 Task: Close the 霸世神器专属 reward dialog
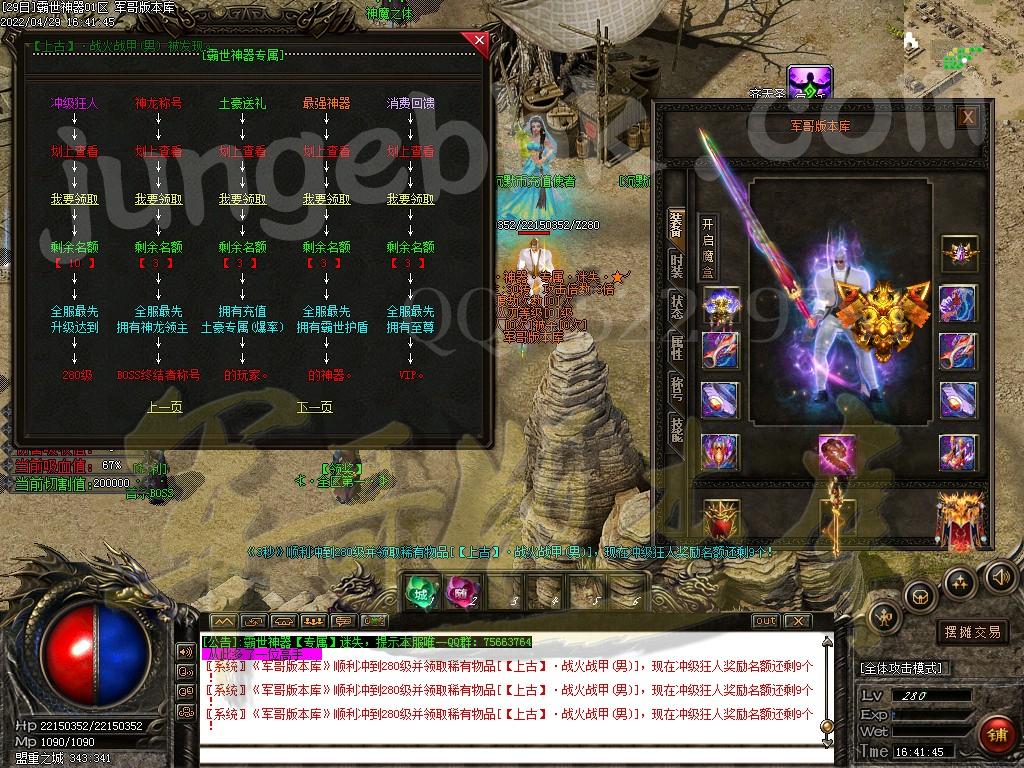[479, 41]
